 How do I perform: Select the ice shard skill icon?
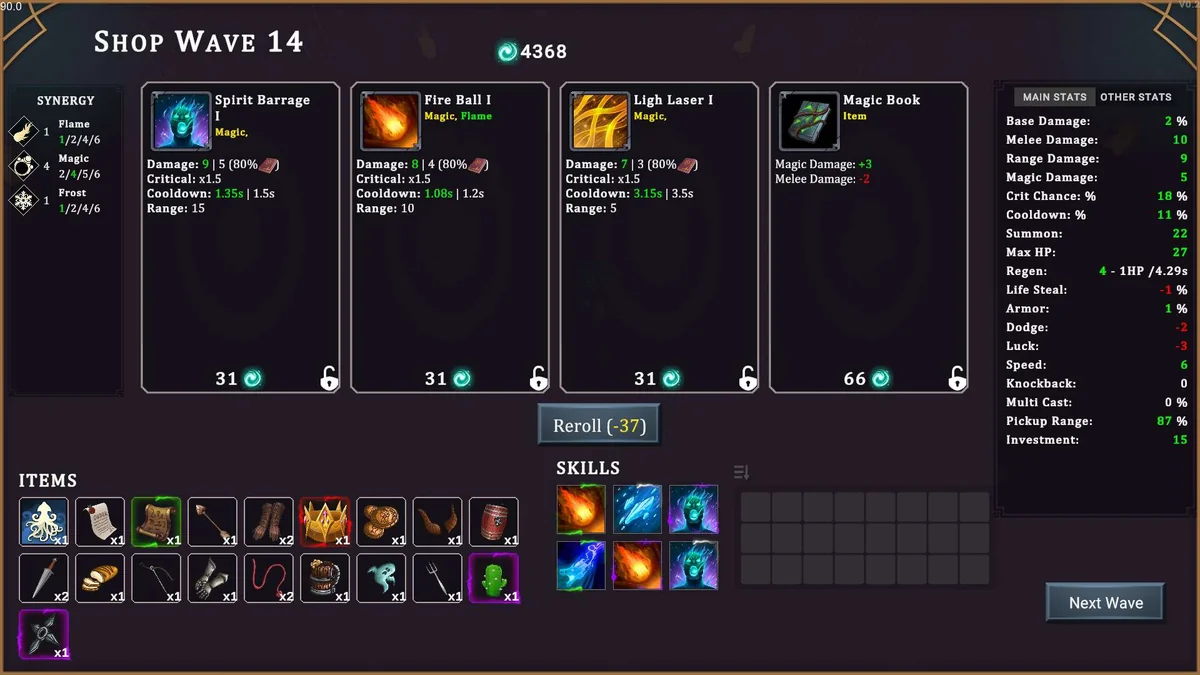coord(637,510)
